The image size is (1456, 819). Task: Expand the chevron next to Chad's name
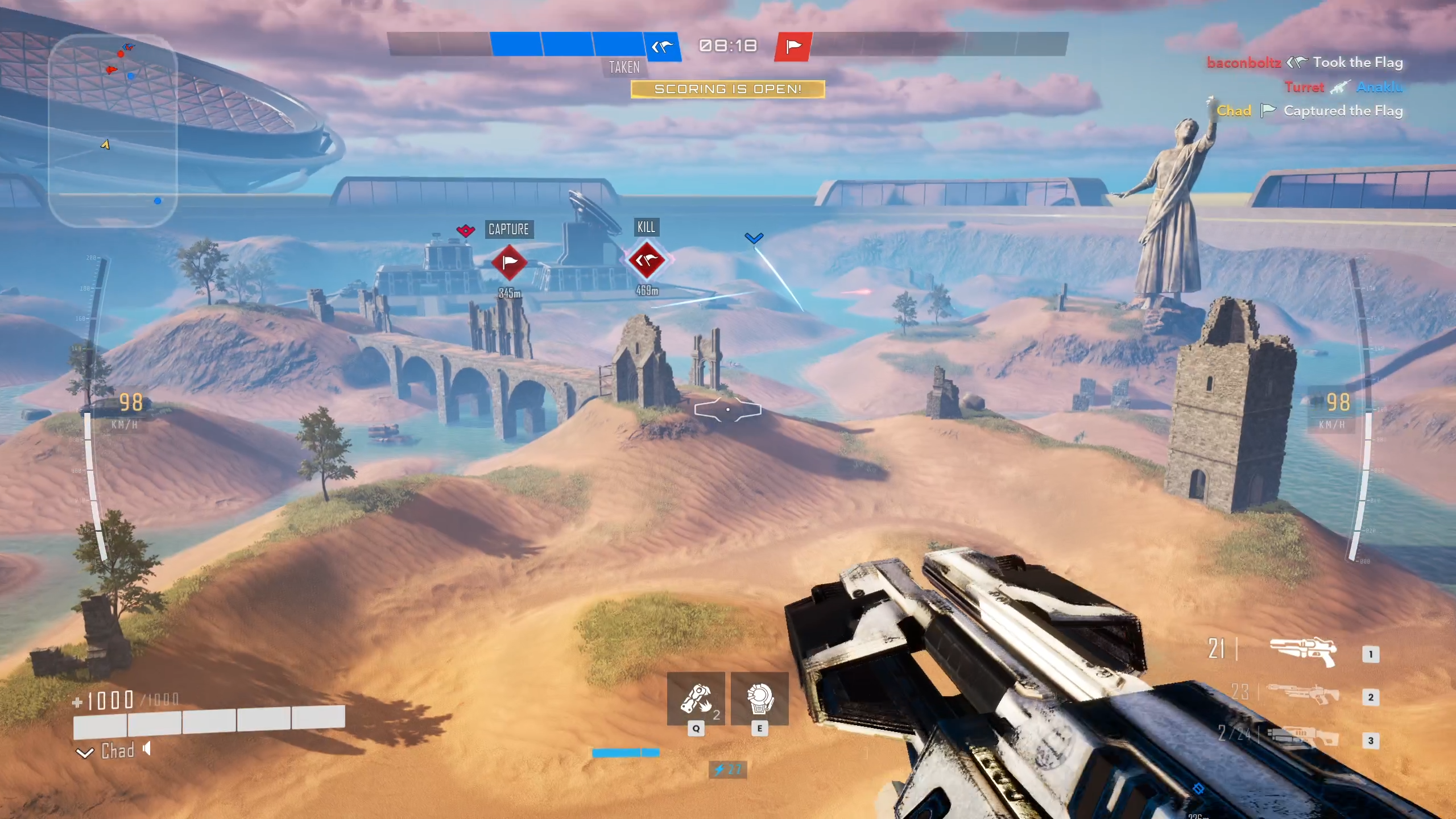(x=85, y=753)
